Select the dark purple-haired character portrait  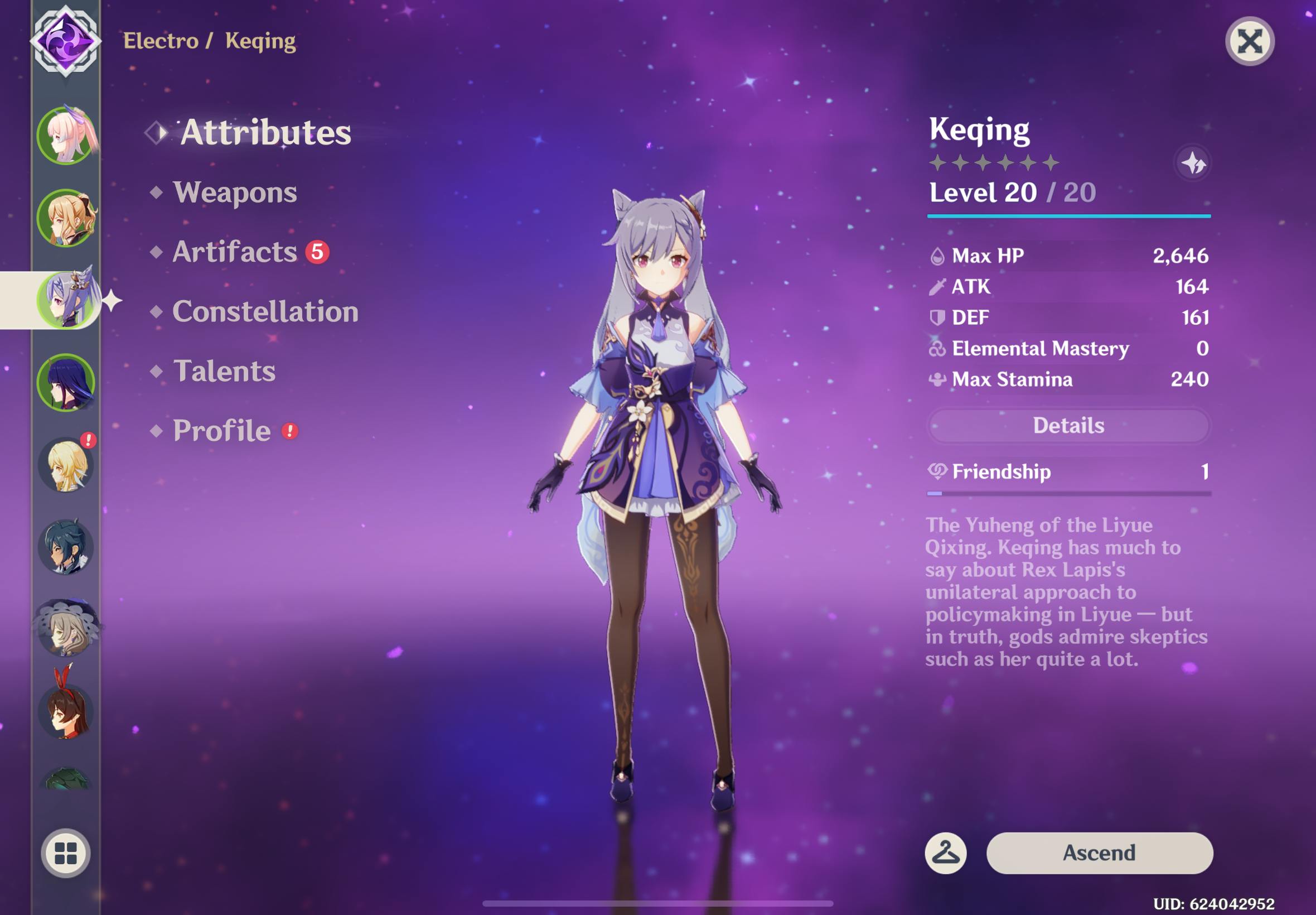[x=65, y=382]
